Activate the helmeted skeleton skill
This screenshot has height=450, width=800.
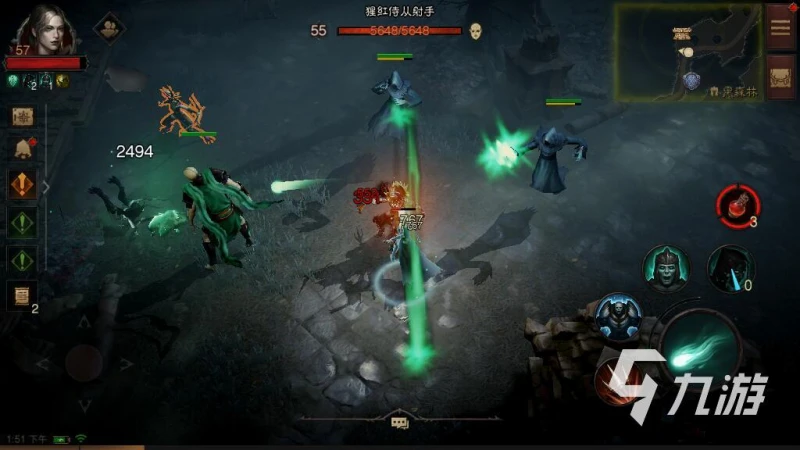(664, 268)
